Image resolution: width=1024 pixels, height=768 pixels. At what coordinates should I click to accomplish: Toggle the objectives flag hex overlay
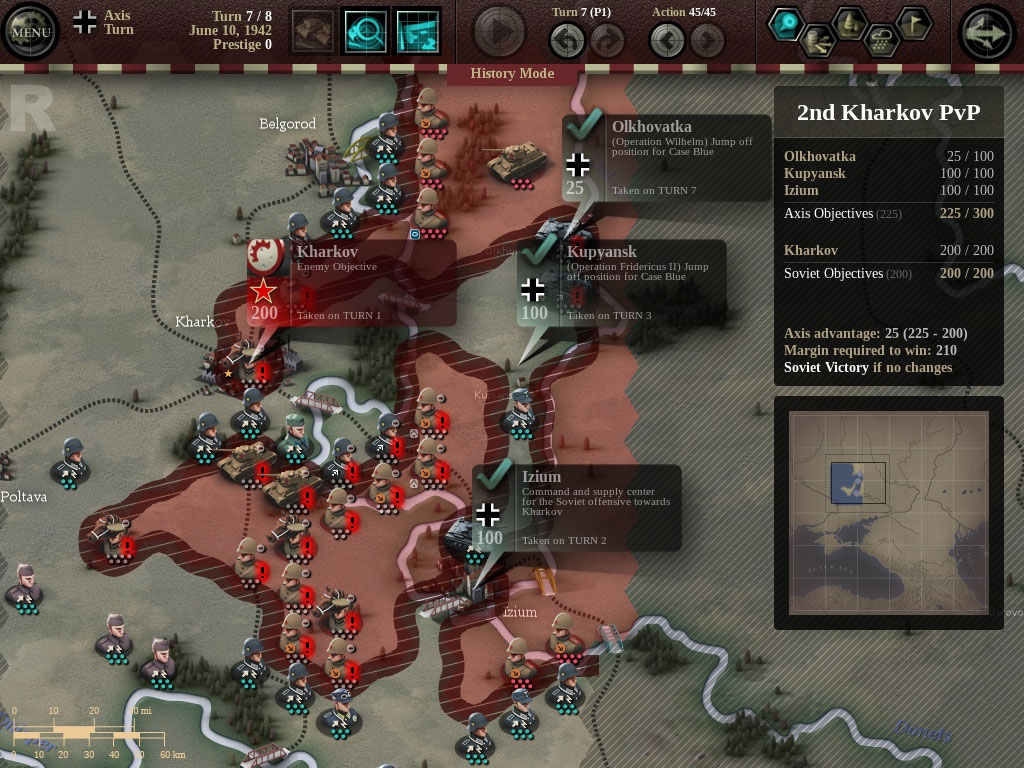click(x=912, y=24)
